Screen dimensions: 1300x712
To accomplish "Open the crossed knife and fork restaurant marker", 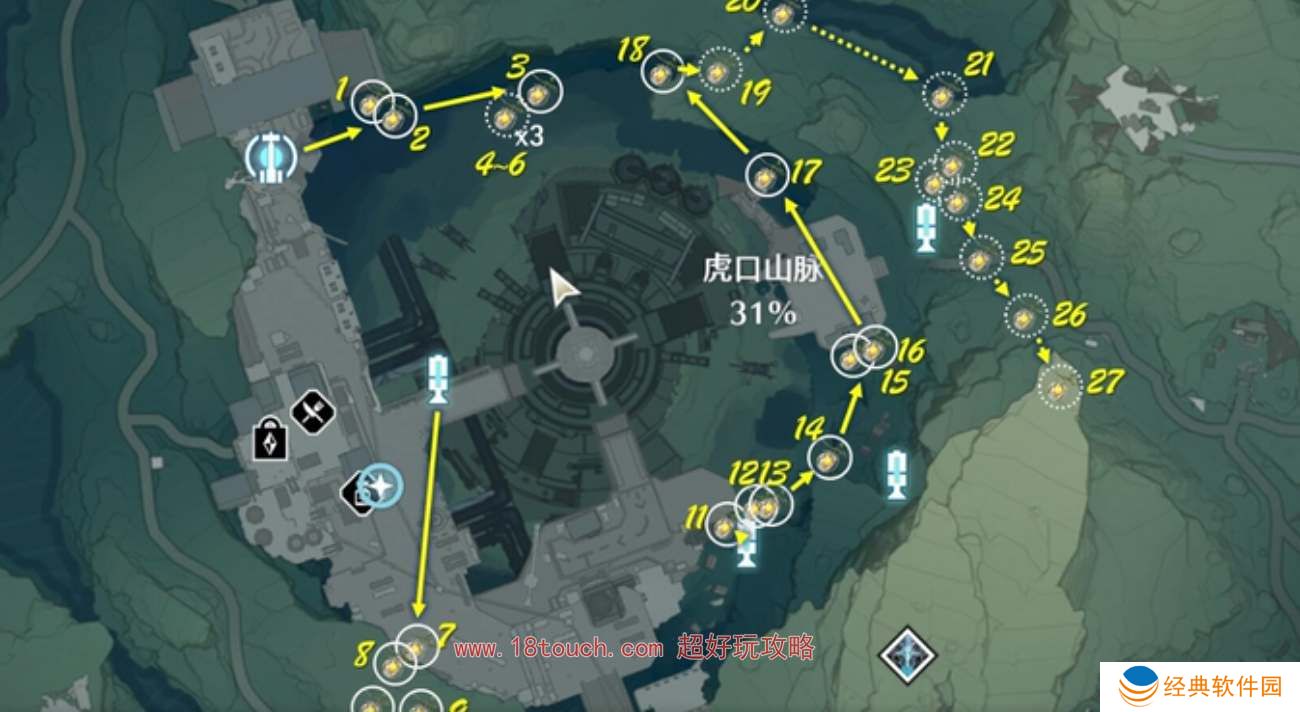I will [x=312, y=409].
